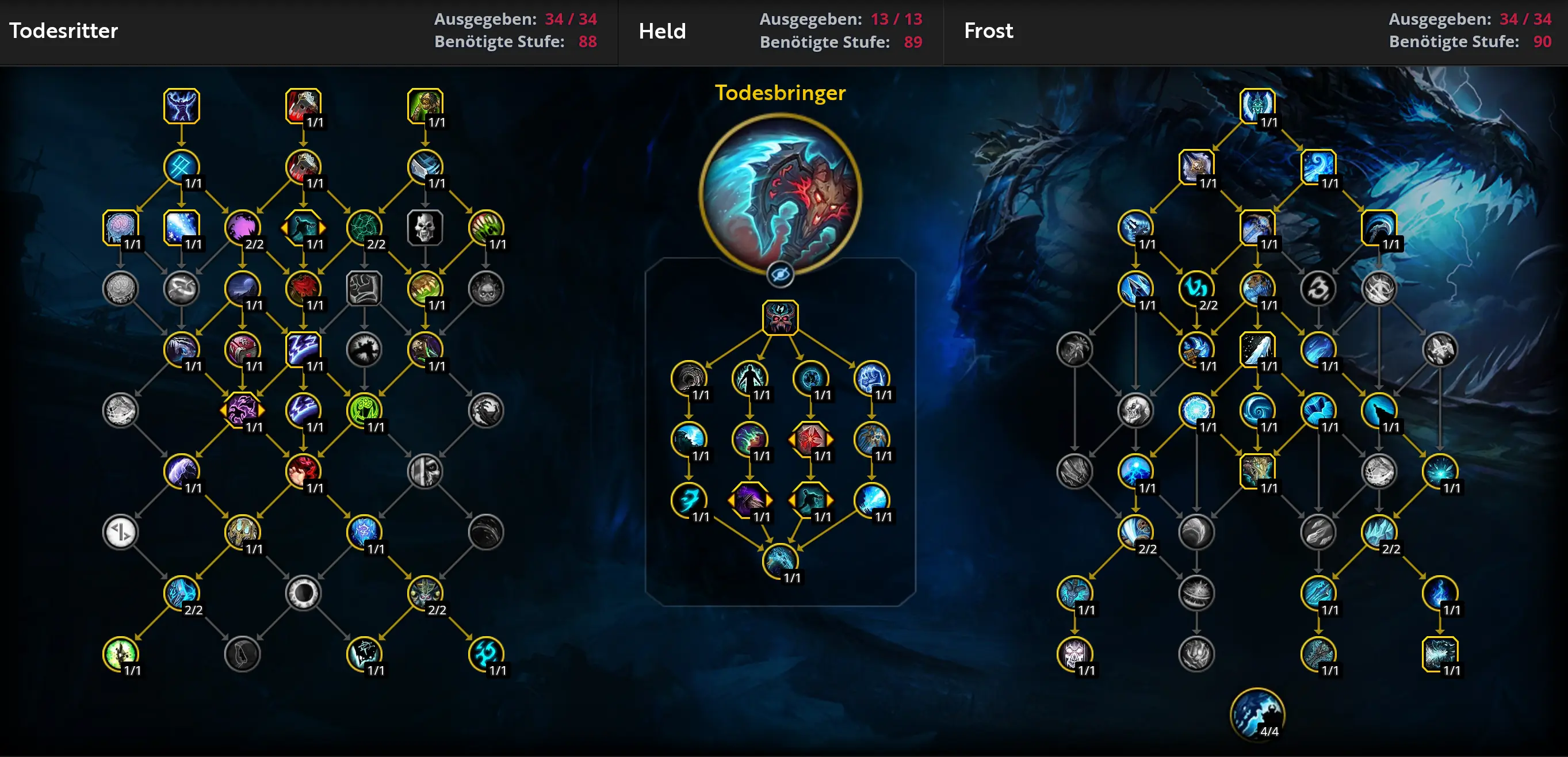1568x757 pixels.
Task: Select the unlearned grey fist talent
Action: click(364, 288)
